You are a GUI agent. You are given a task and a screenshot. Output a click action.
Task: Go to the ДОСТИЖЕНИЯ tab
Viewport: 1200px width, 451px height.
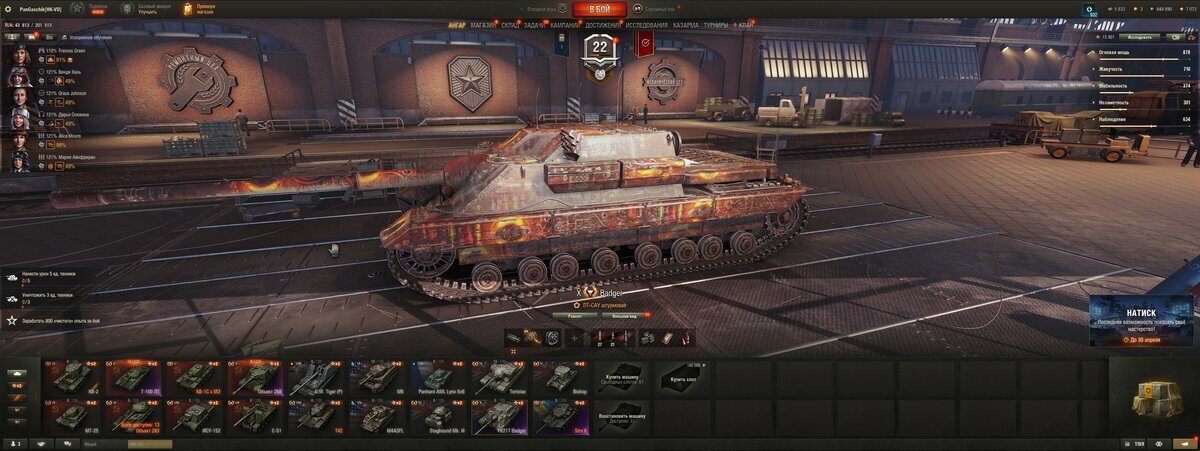604,24
